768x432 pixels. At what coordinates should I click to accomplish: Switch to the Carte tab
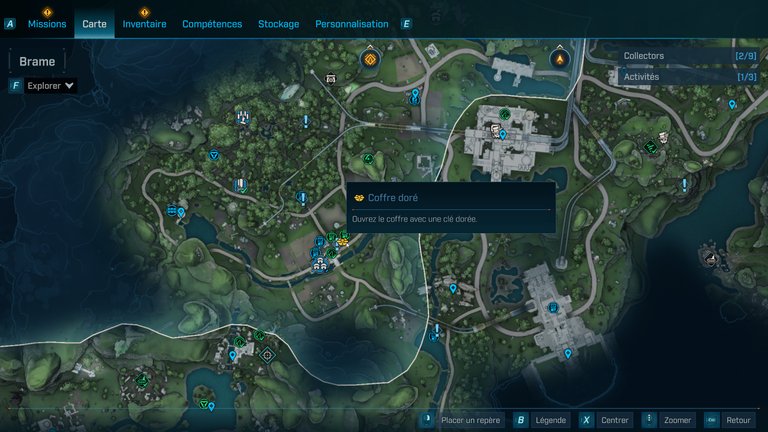pos(94,24)
